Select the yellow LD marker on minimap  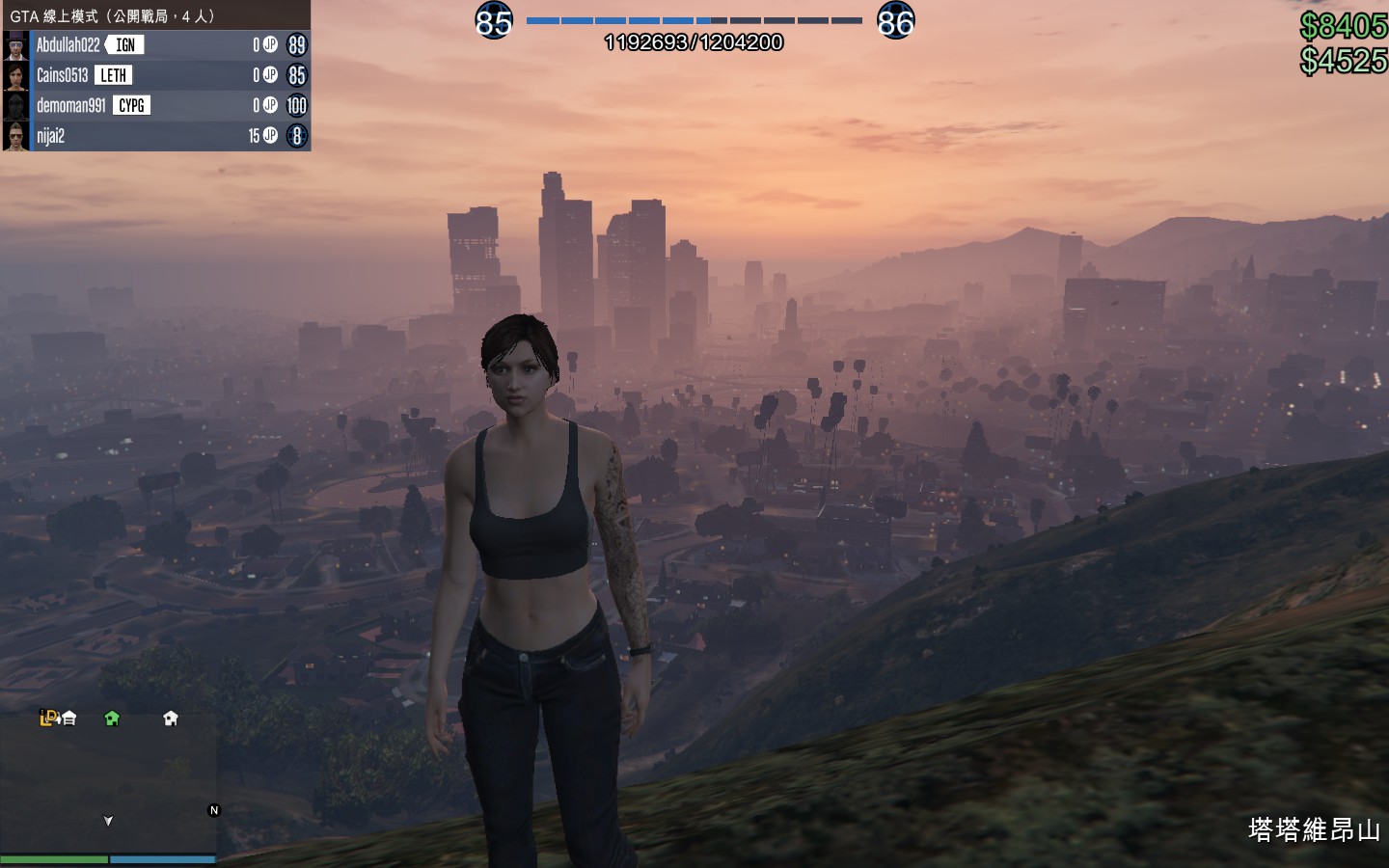pos(47,717)
